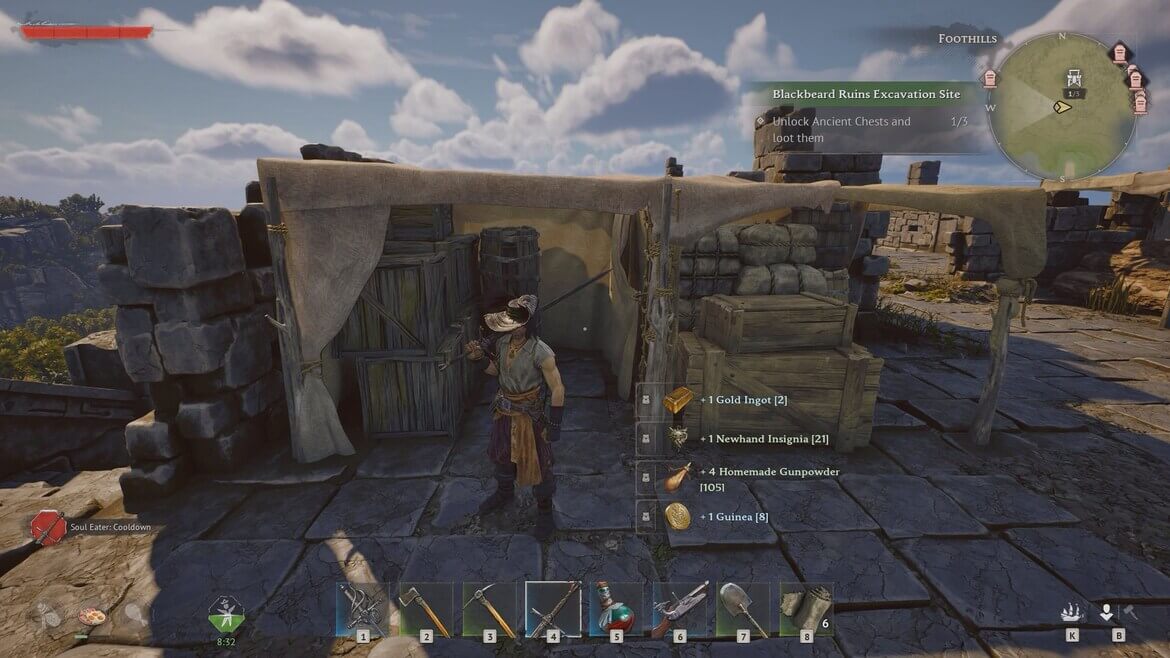
Task: Open the ship menu icon
Action: click(x=1072, y=612)
